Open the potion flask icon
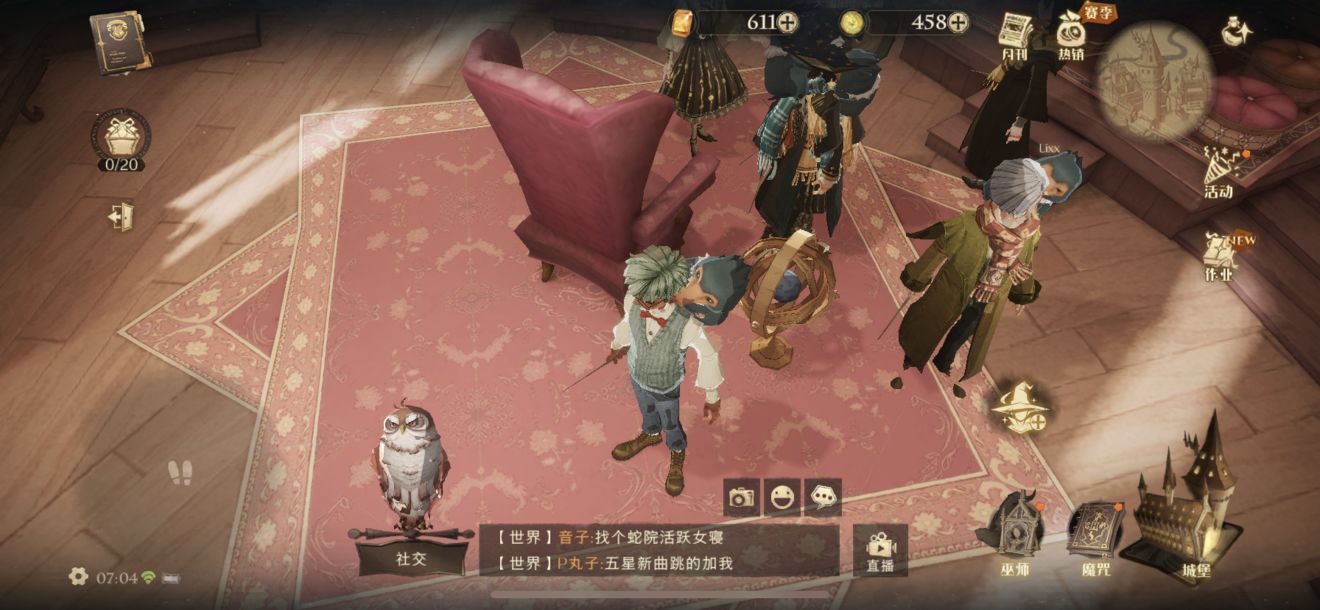This screenshot has height=610, width=1320. [x=1237, y=30]
